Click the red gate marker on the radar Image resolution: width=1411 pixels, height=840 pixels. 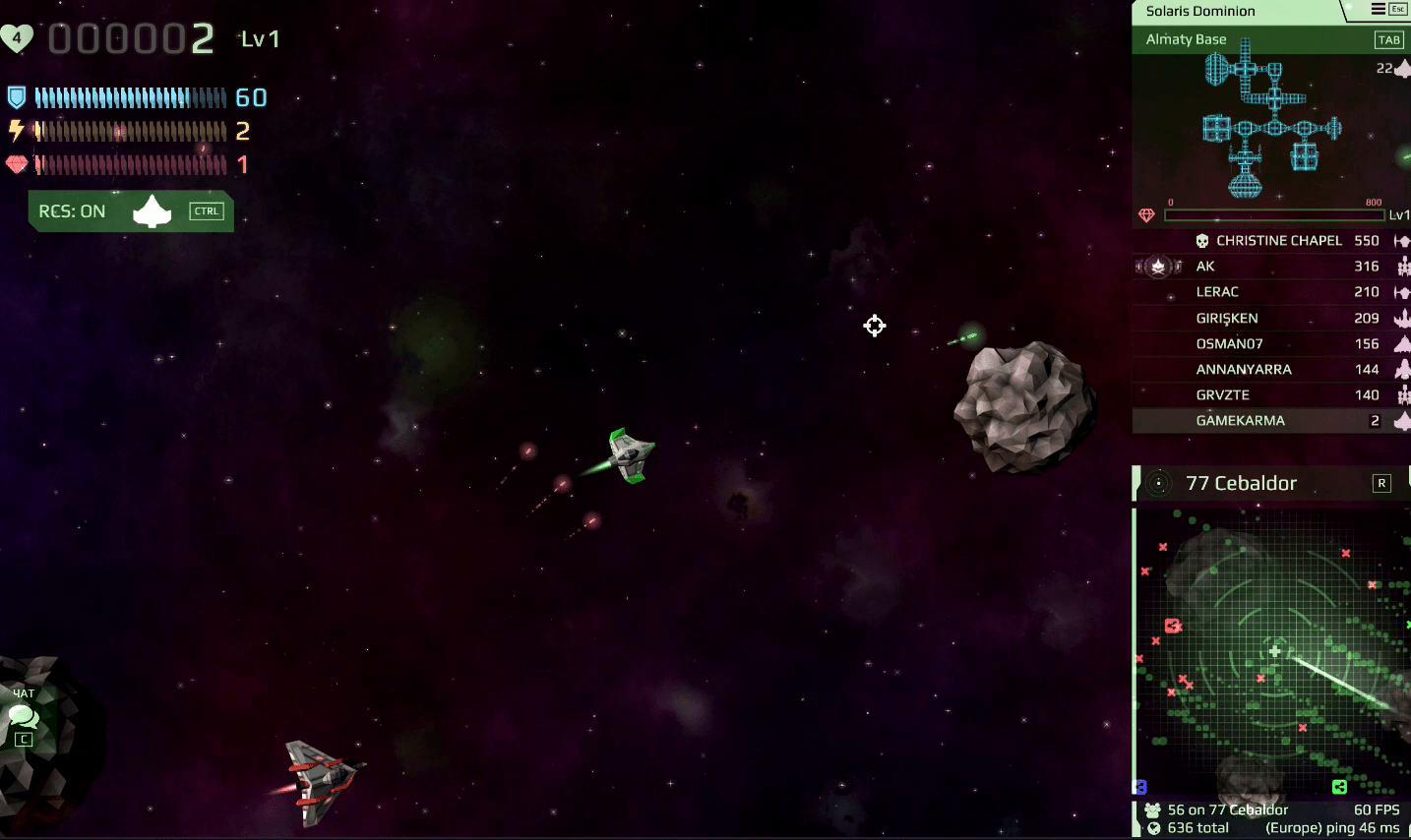[x=1172, y=626]
